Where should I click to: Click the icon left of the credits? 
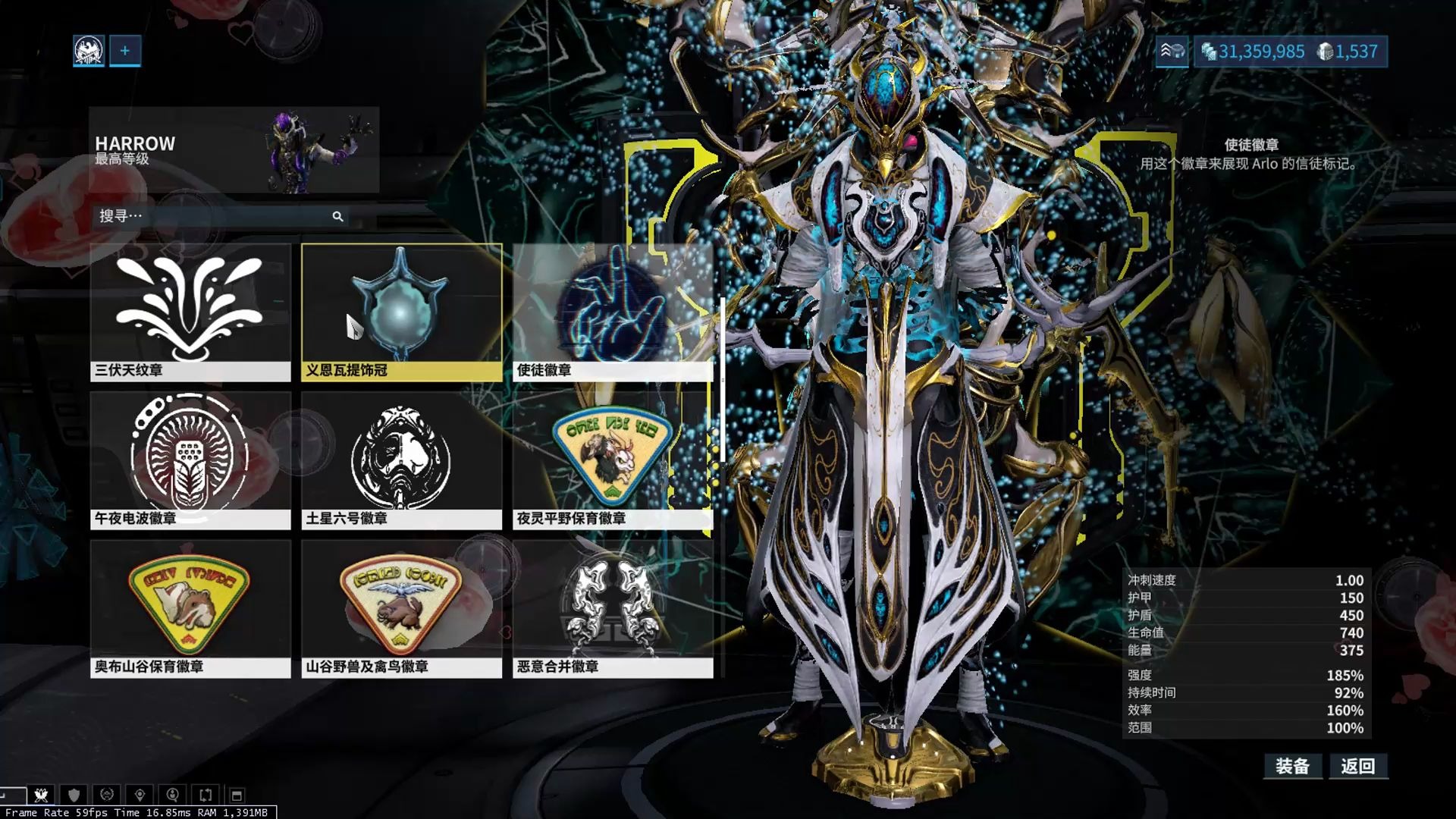coord(1172,52)
